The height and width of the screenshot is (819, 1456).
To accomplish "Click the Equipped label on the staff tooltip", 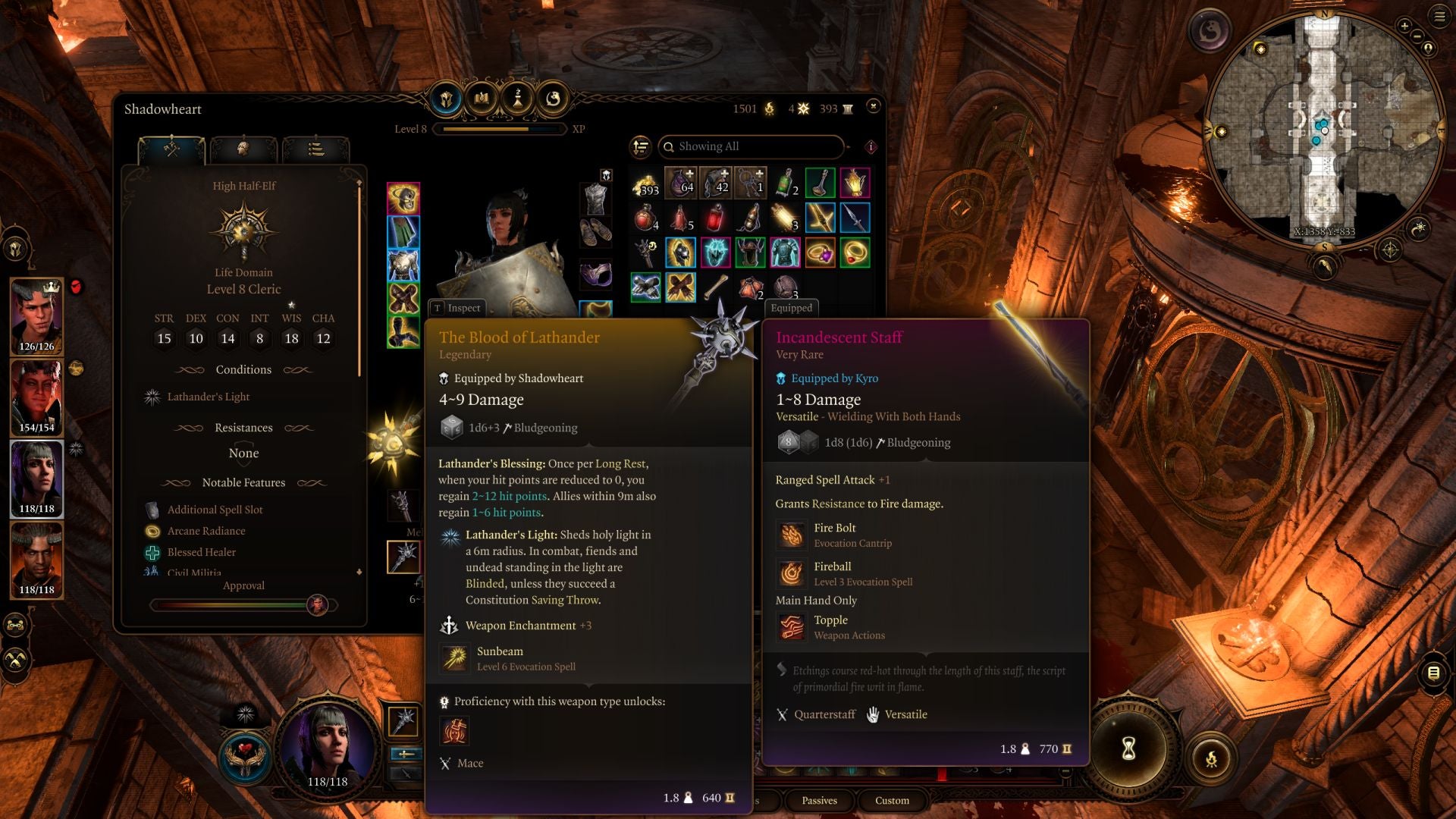I will 791,308.
